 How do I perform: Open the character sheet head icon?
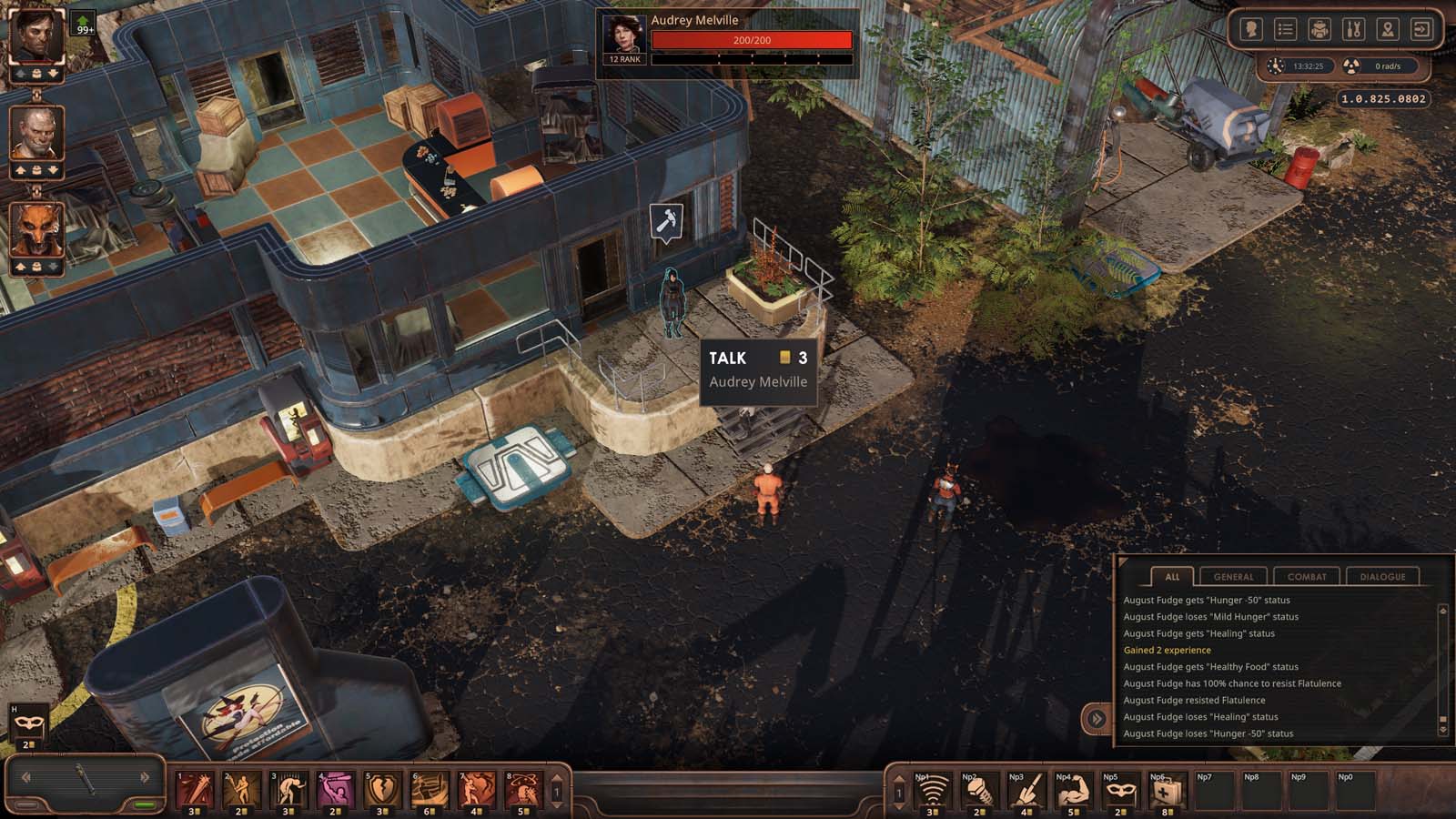pos(1251,30)
